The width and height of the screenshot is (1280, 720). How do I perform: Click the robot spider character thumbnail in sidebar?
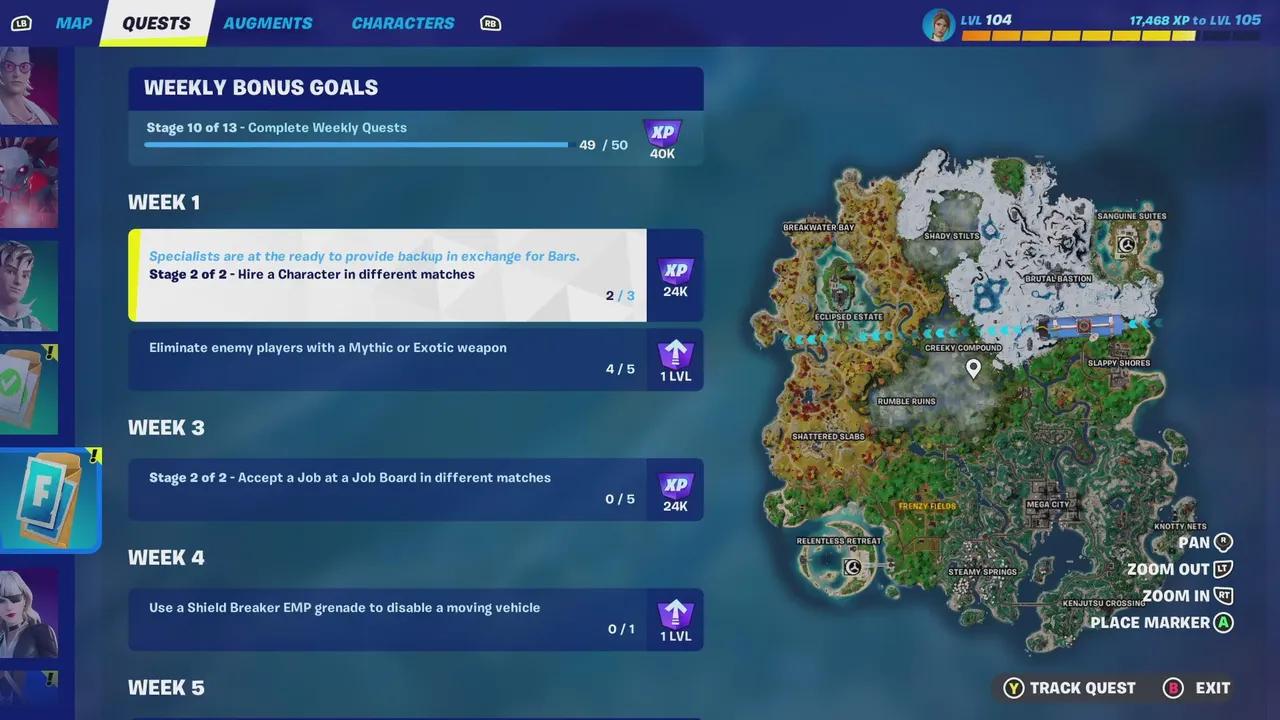coord(30,180)
